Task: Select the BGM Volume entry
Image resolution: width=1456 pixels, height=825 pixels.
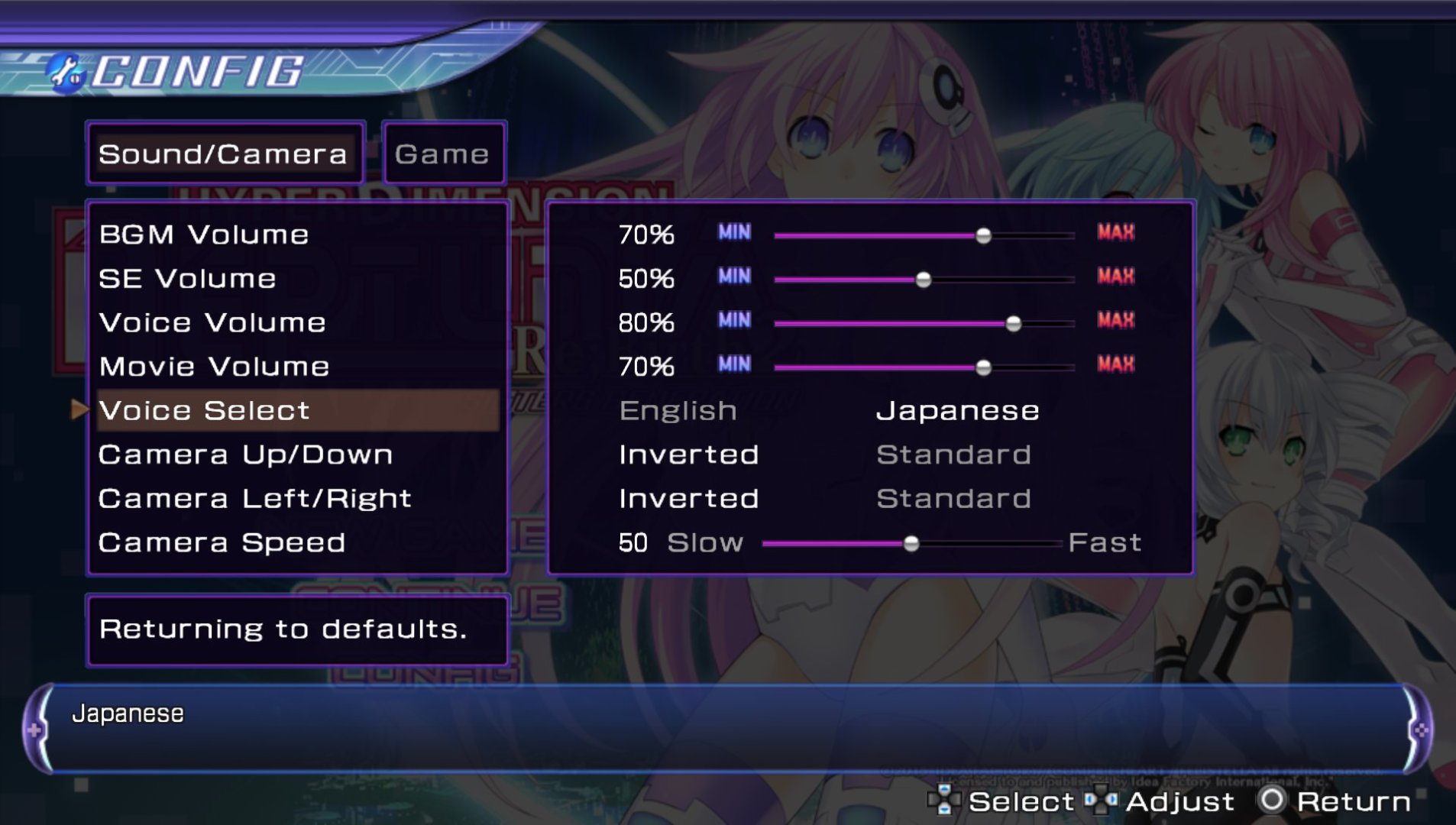Action: (x=204, y=235)
